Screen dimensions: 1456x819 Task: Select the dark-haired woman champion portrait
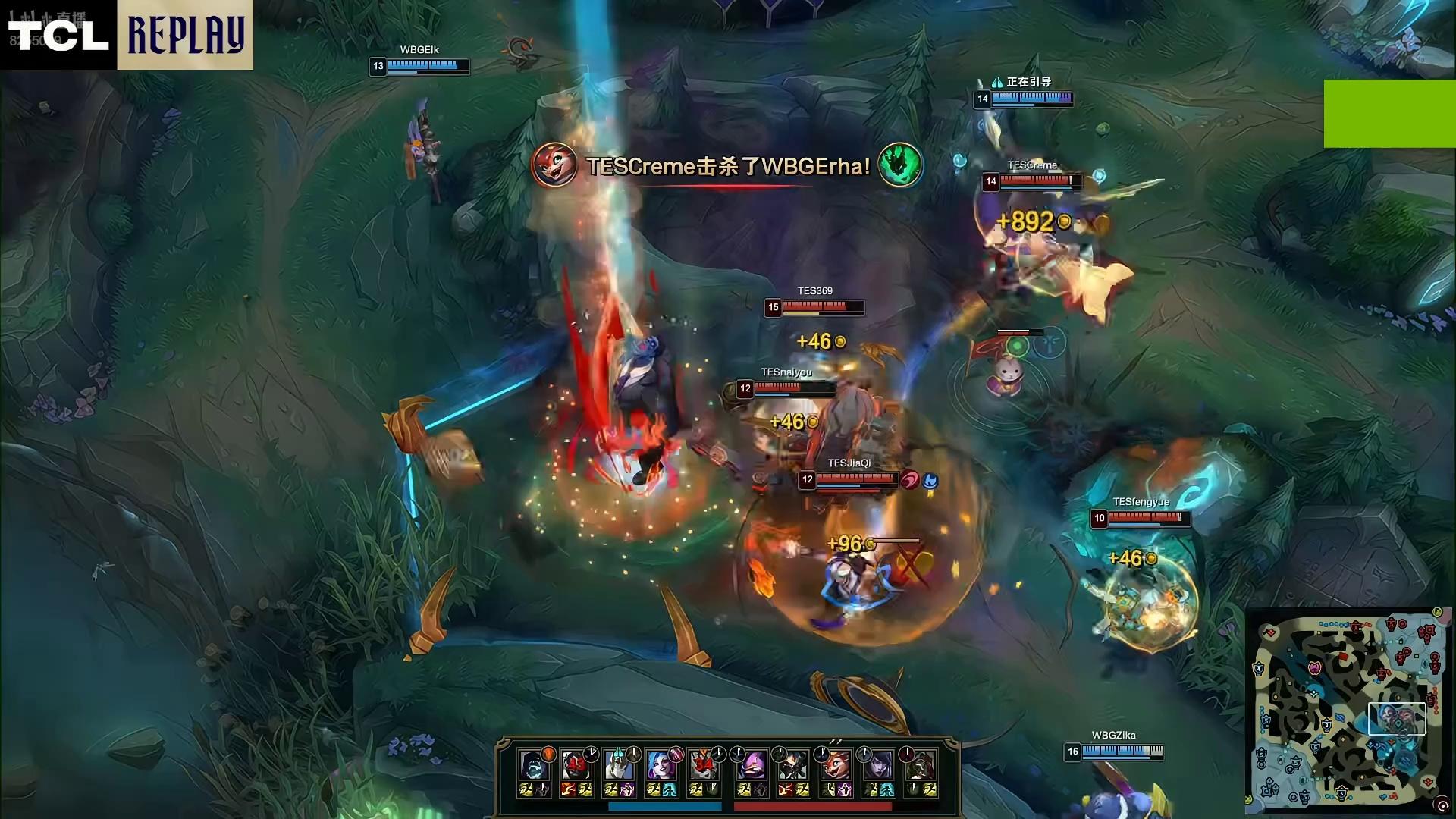(x=877, y=766)
